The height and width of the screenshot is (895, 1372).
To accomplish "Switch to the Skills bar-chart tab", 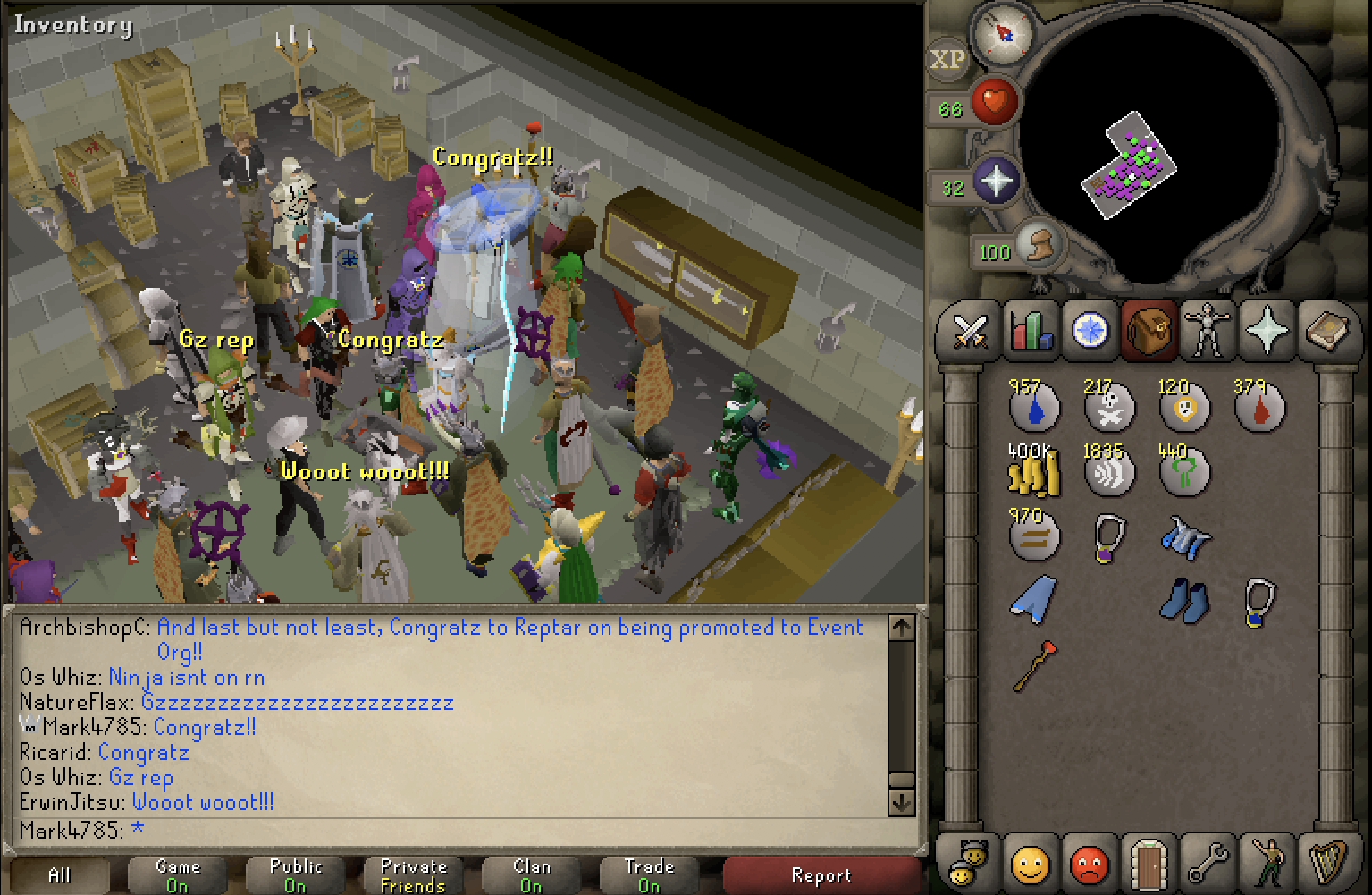I will point(1031,333).
